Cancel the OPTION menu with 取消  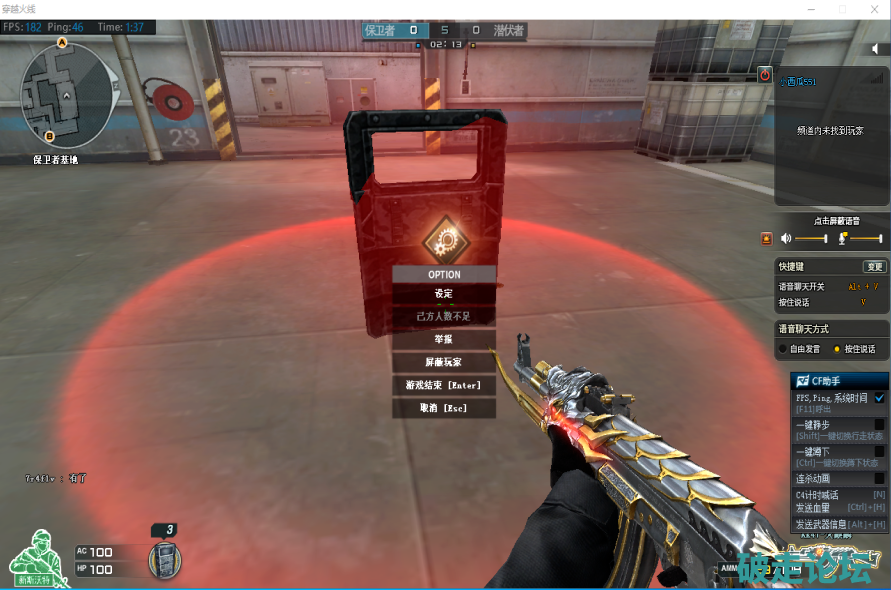[x=444, y=408]
